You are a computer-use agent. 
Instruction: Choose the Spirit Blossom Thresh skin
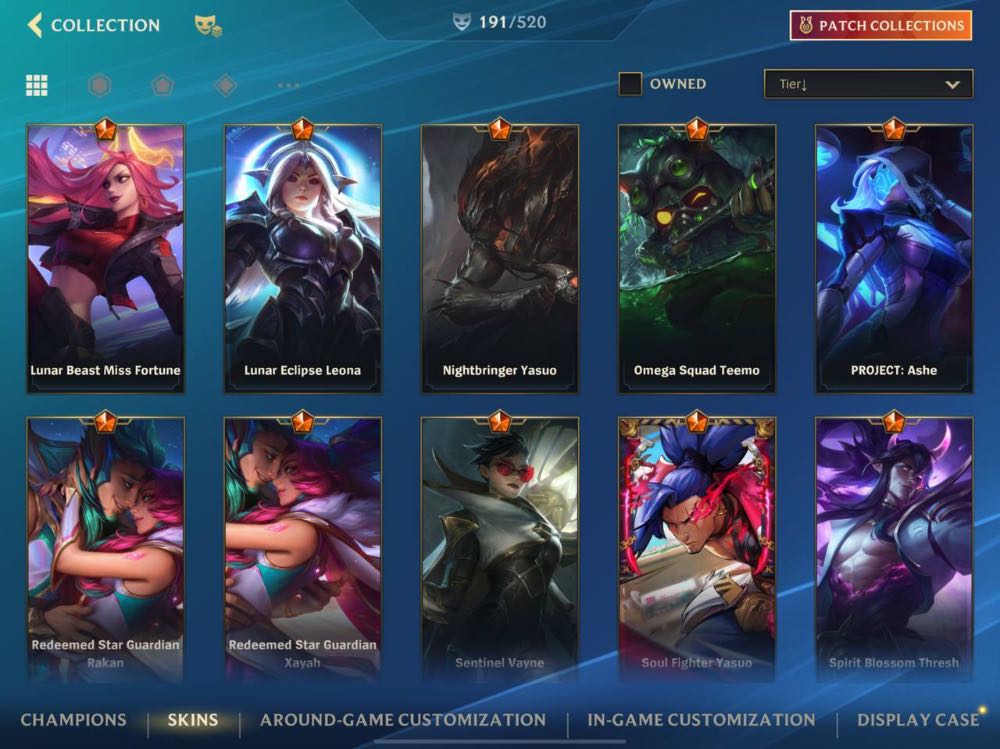894,548
